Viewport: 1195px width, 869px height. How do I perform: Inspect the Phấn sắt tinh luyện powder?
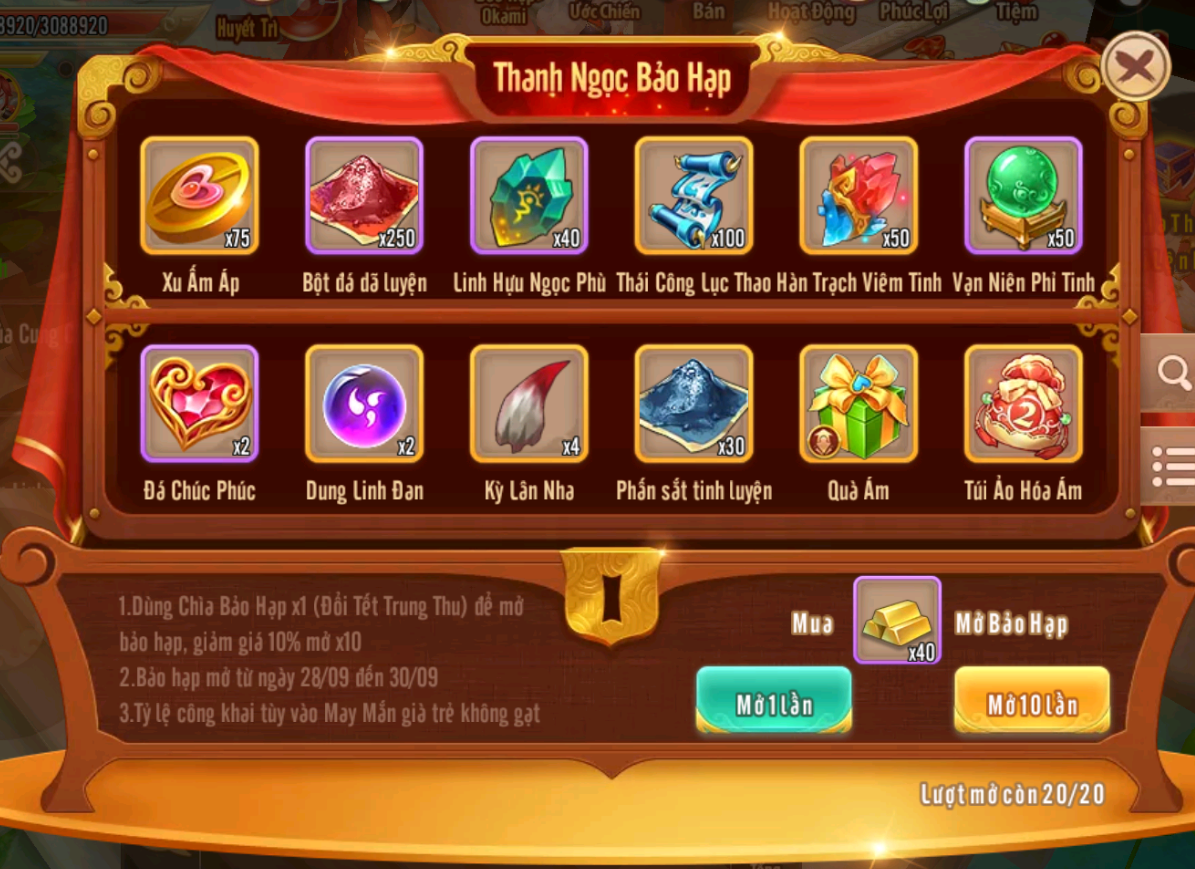click(x=694, y=404)
